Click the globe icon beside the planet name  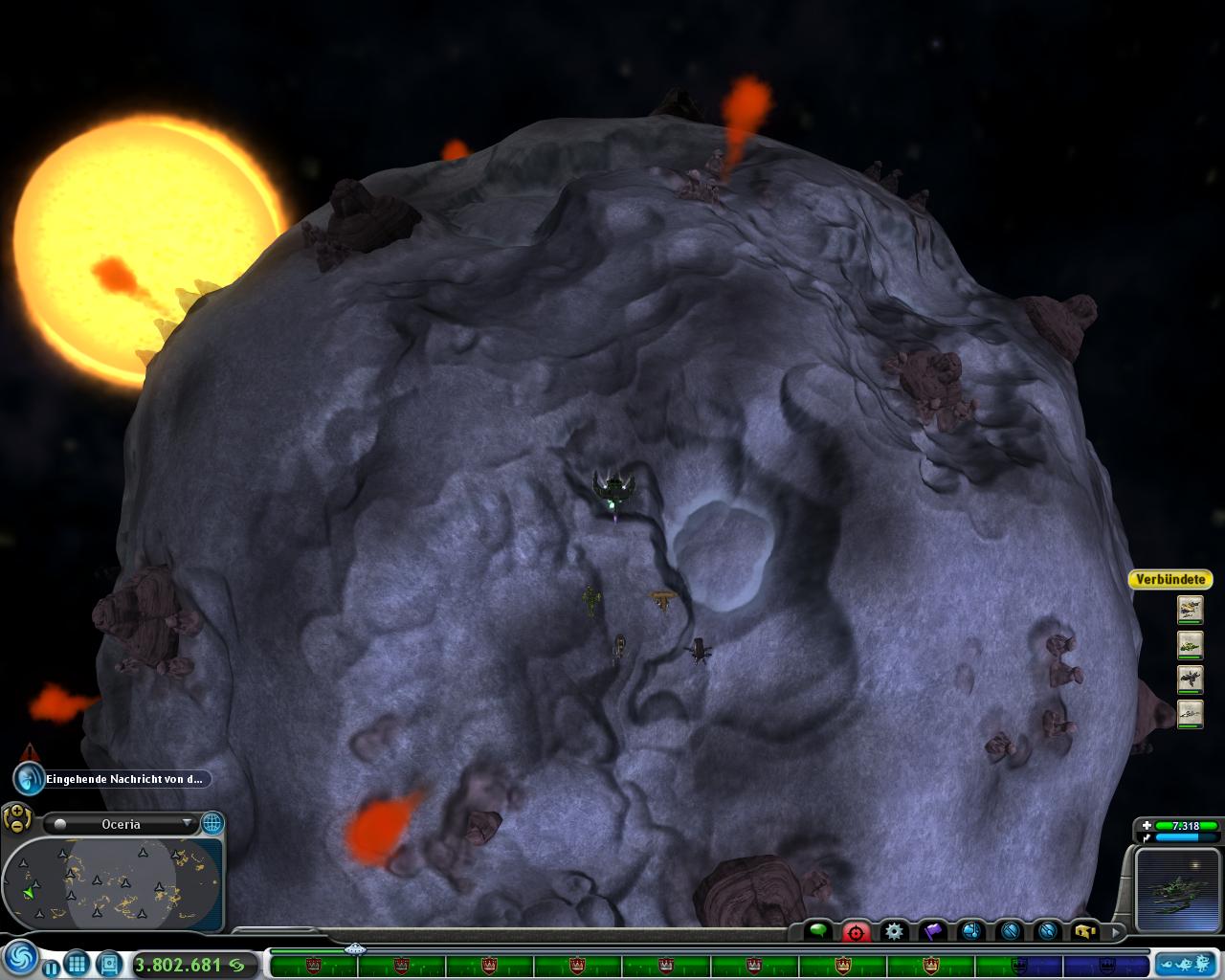coord(212,823)
